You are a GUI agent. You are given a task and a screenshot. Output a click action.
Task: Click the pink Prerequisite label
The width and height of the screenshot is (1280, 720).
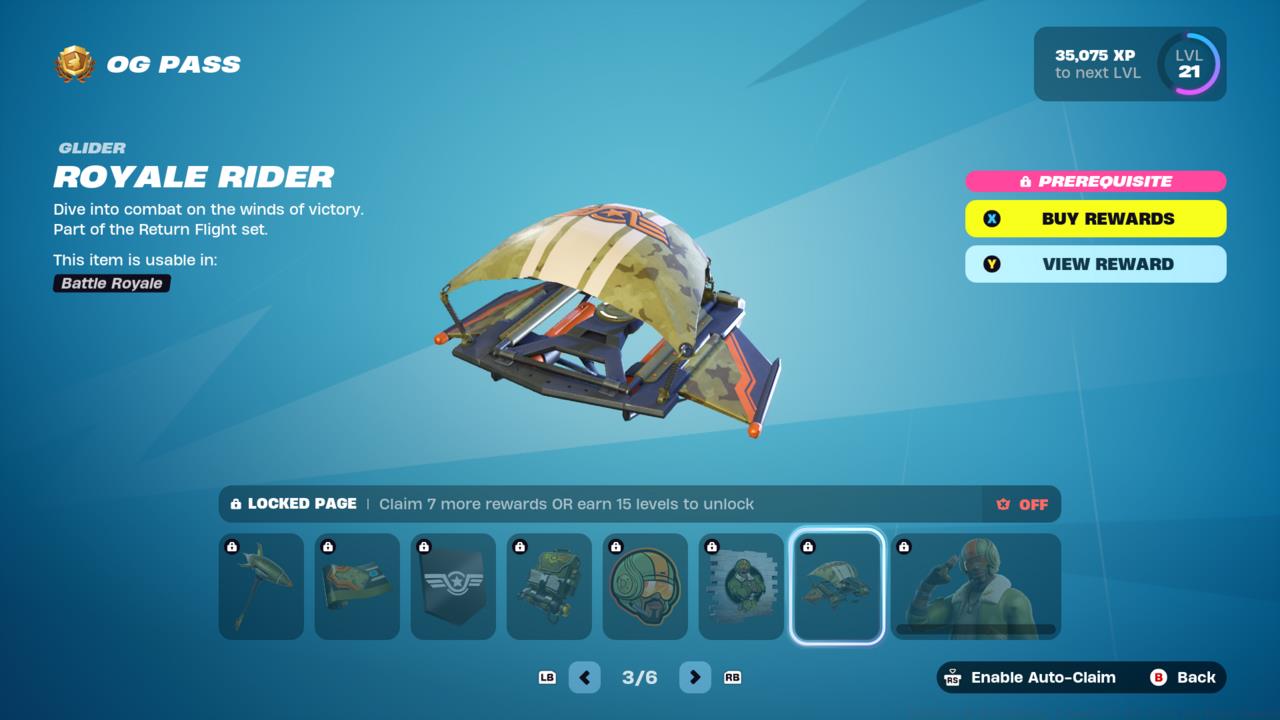pos(1095,181)
